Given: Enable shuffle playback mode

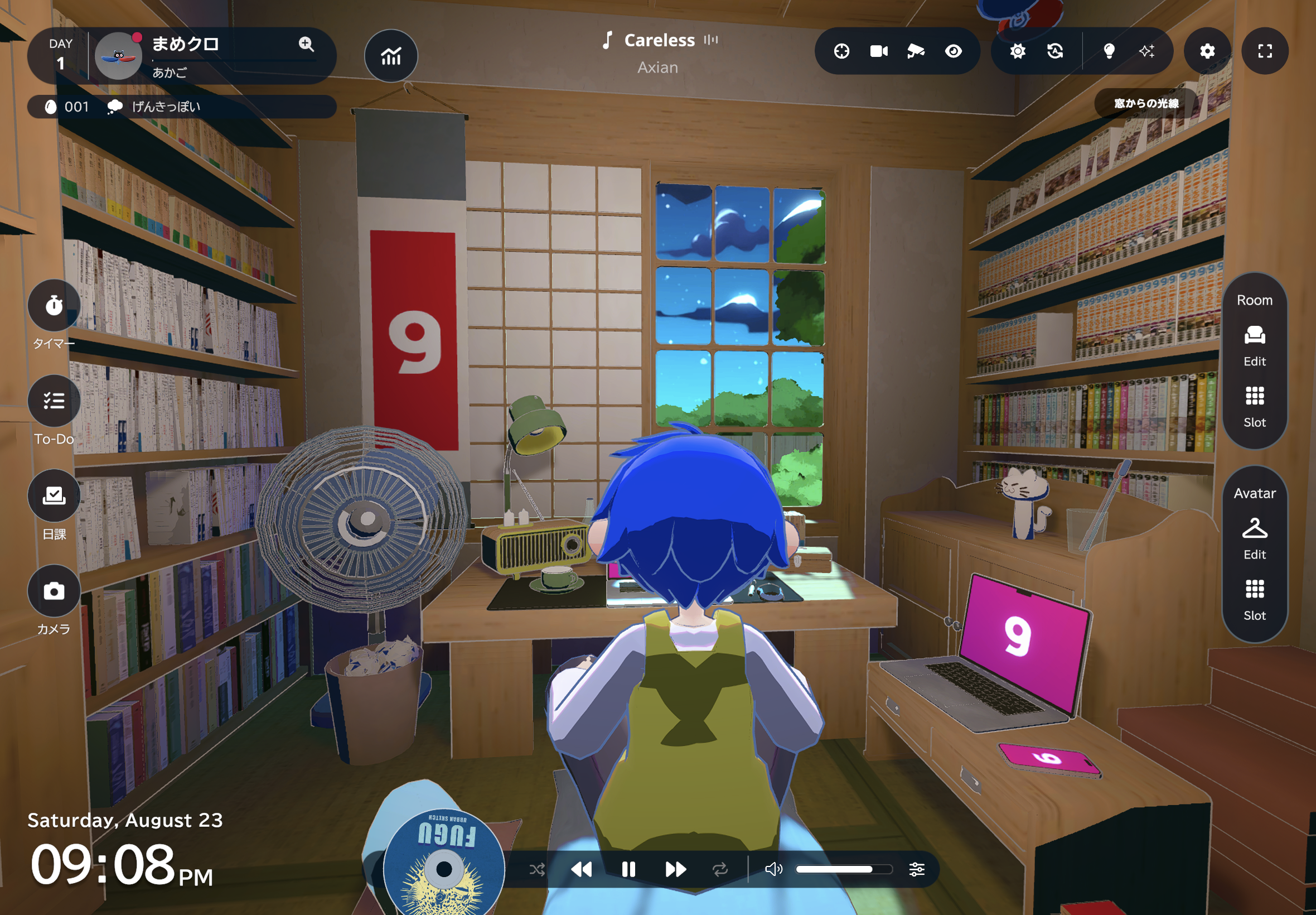Looking at the screenshot, I should pyautogui.click(x=536, y=869).
